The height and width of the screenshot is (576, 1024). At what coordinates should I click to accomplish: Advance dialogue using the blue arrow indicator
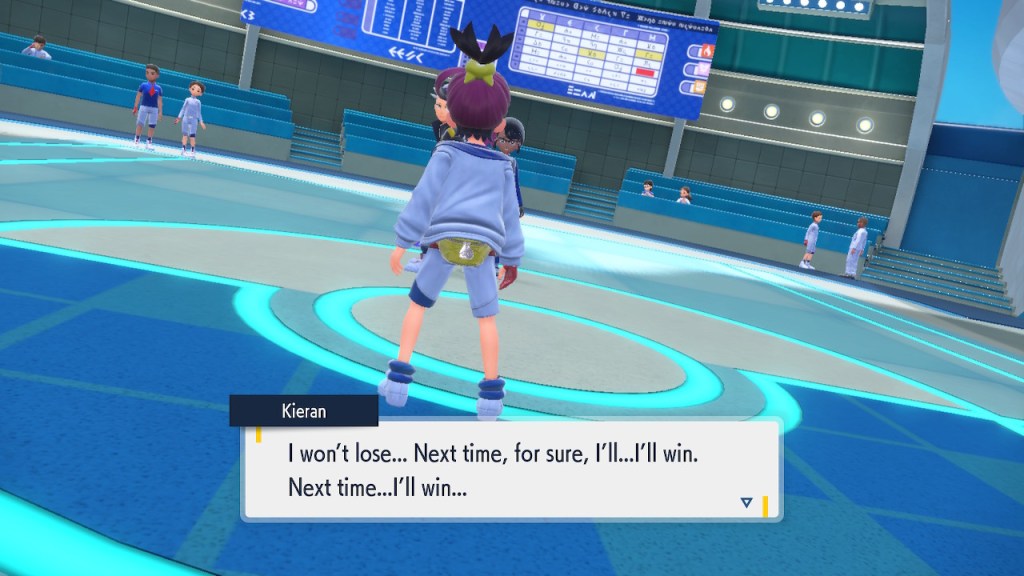746,502
